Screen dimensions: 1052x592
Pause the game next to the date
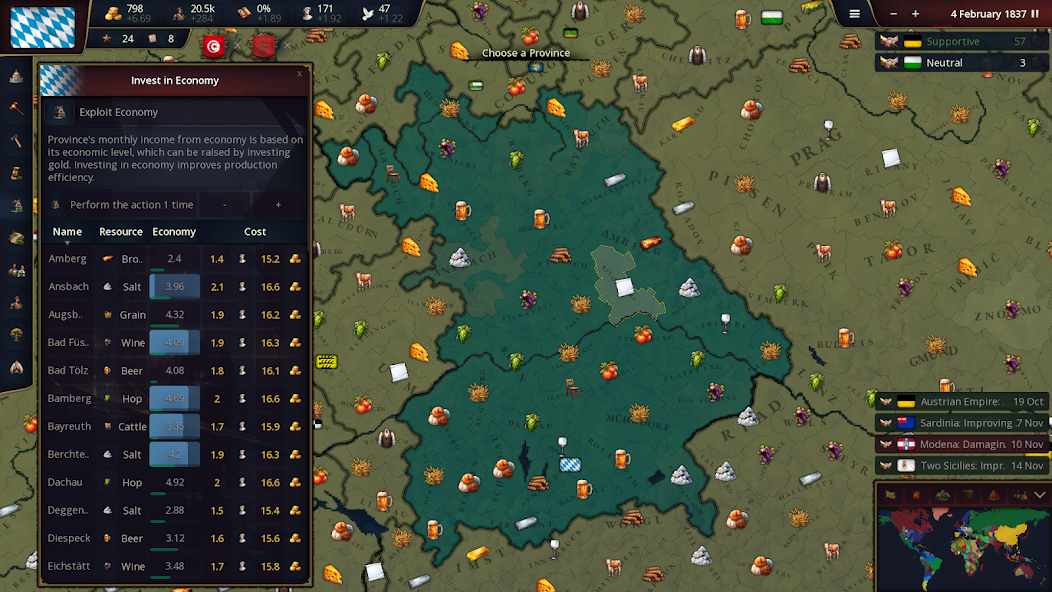(1035, 14)
